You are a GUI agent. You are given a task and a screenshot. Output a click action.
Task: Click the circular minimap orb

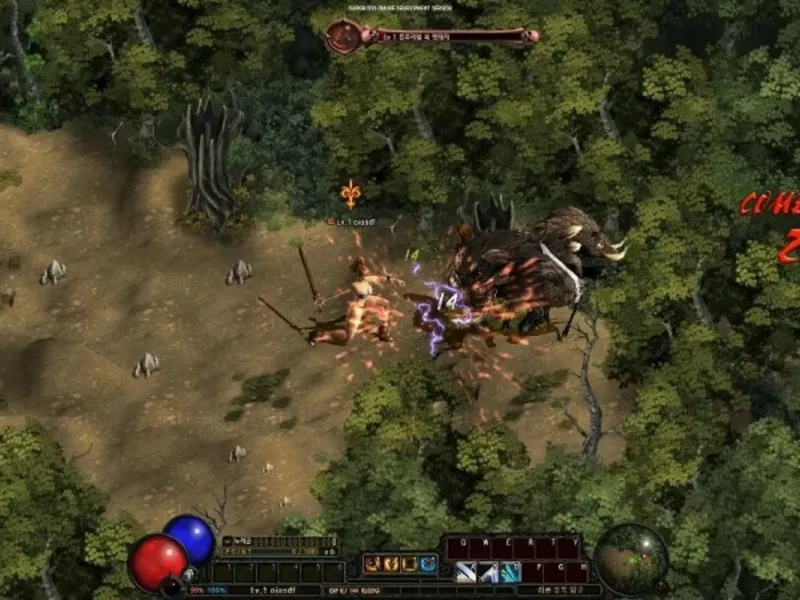click(x=630, y=557)
